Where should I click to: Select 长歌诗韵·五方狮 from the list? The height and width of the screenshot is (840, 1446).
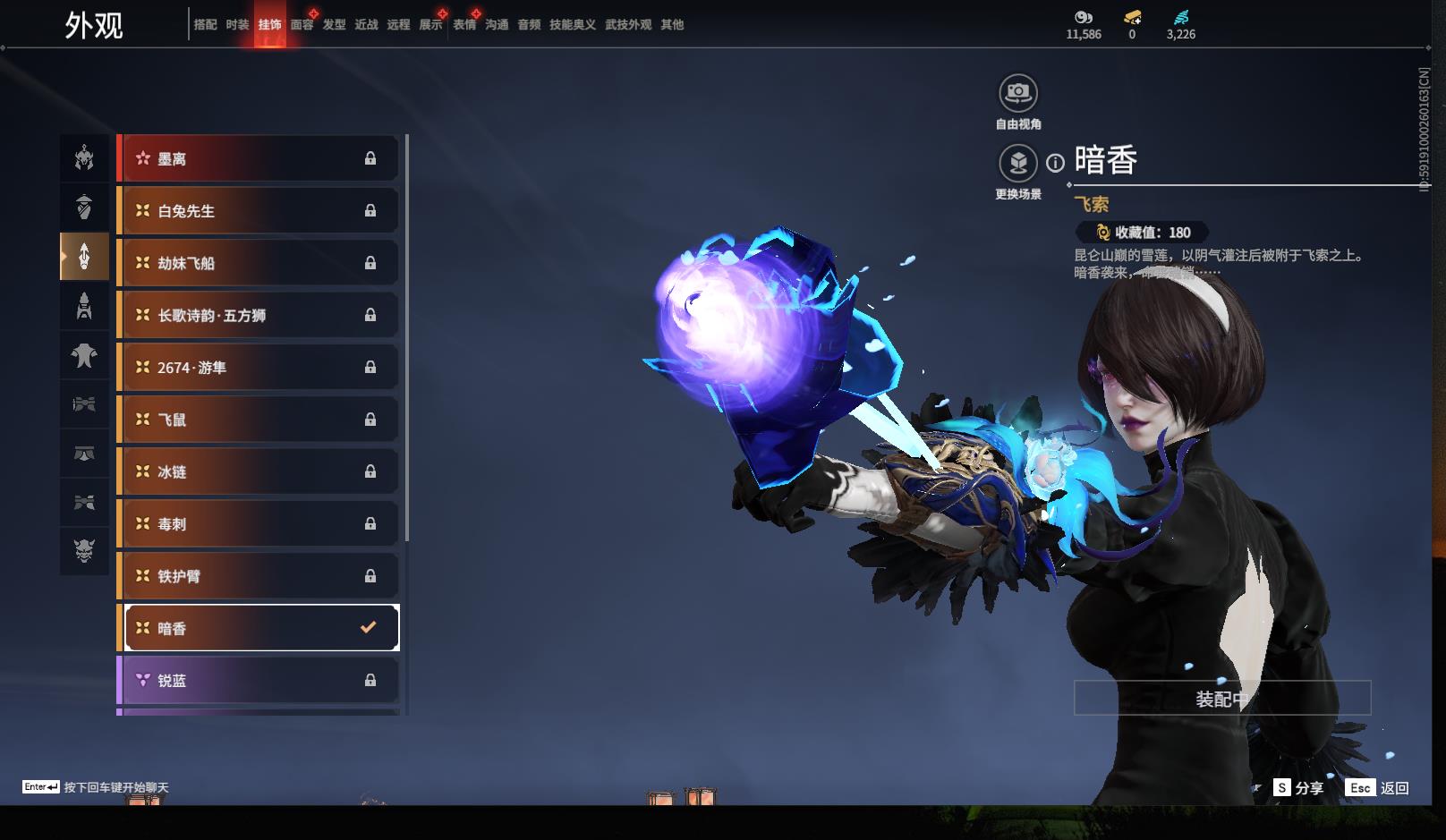pyautogui.click(x=258, y=315)
